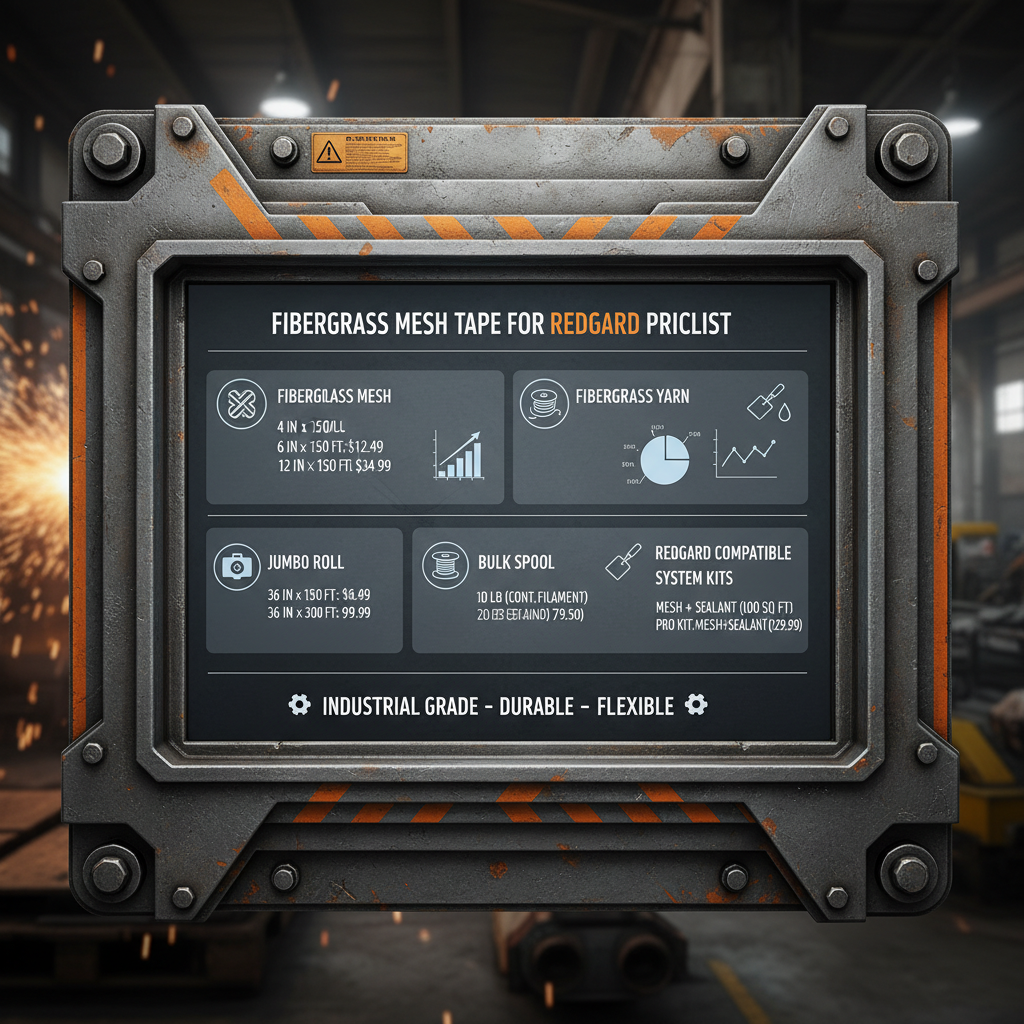Open the pie chart in Fibergrass Yarn
The height and width of the screenshot is (1024, 1024).
tap(664, 459)
